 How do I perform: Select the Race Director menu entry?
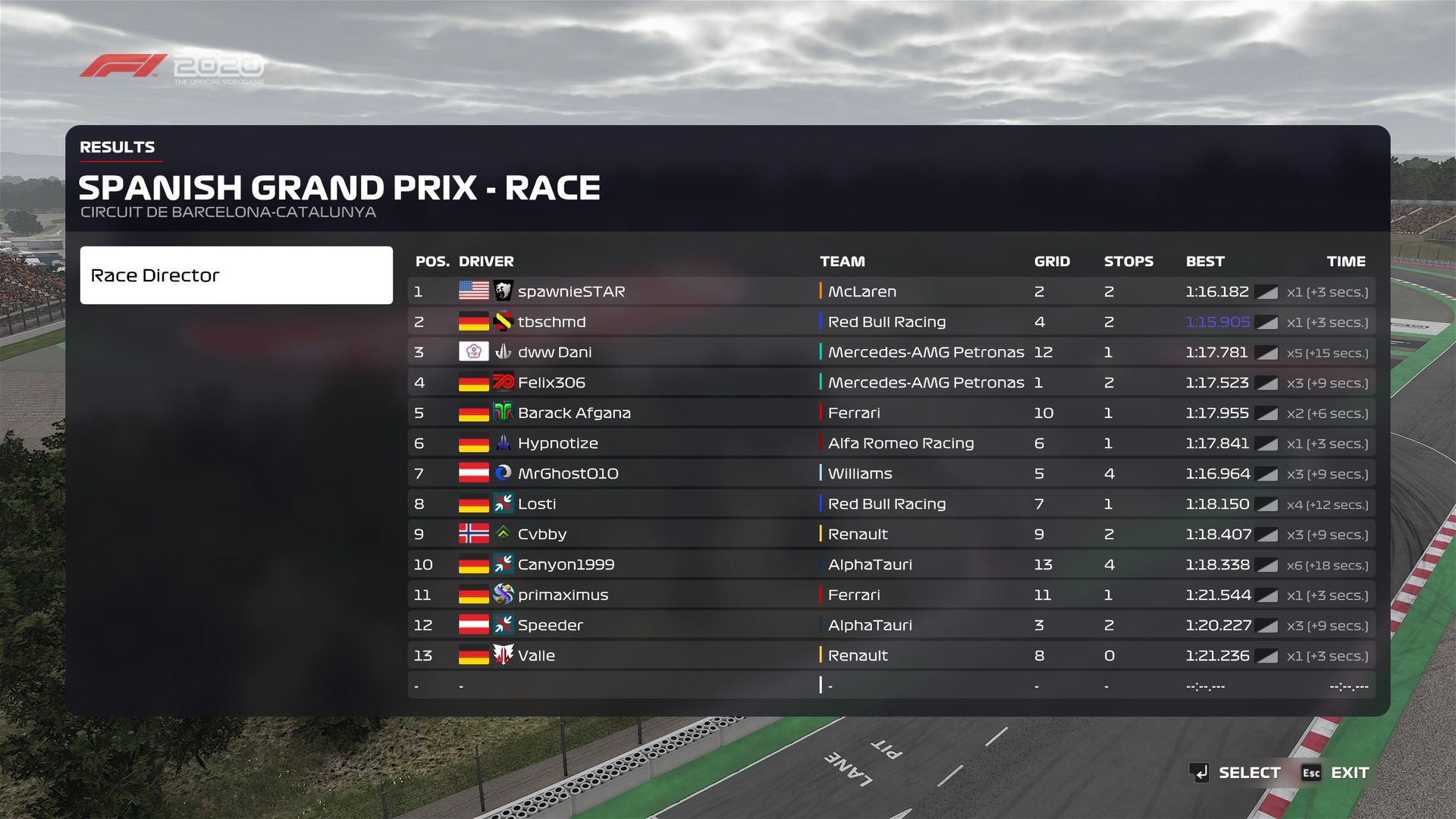236,275
